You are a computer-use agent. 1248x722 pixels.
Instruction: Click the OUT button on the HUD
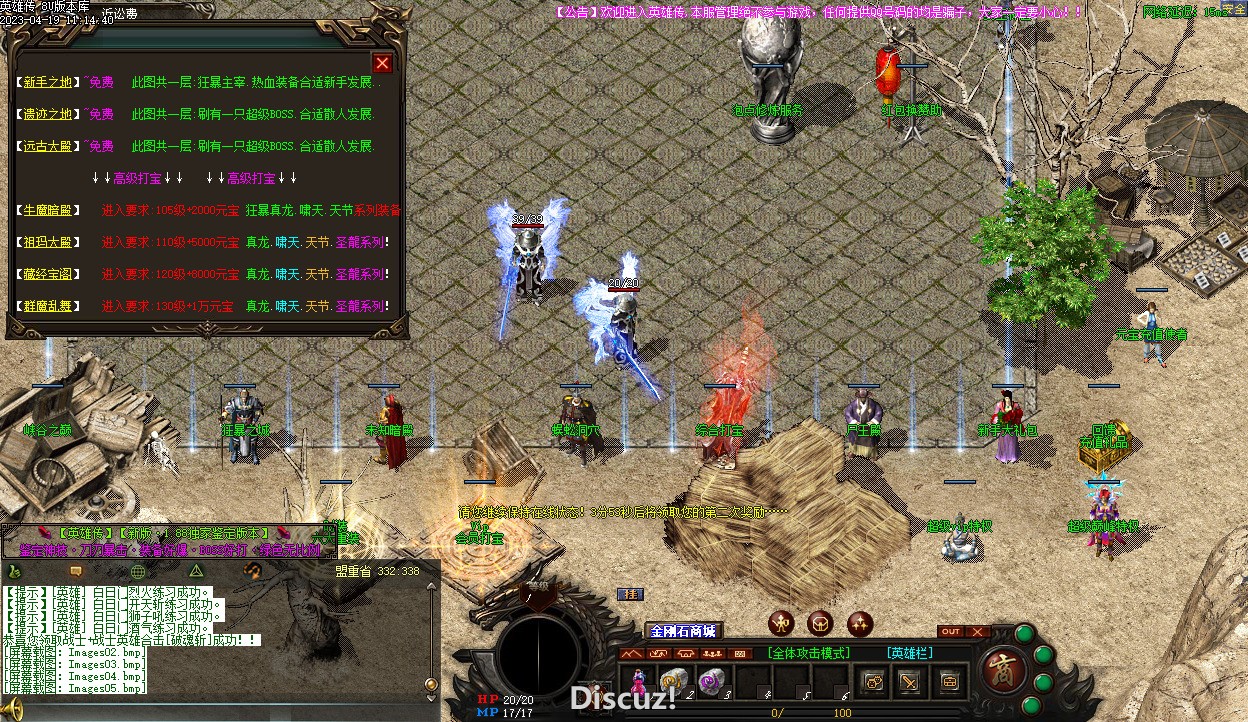pos(951,632)
